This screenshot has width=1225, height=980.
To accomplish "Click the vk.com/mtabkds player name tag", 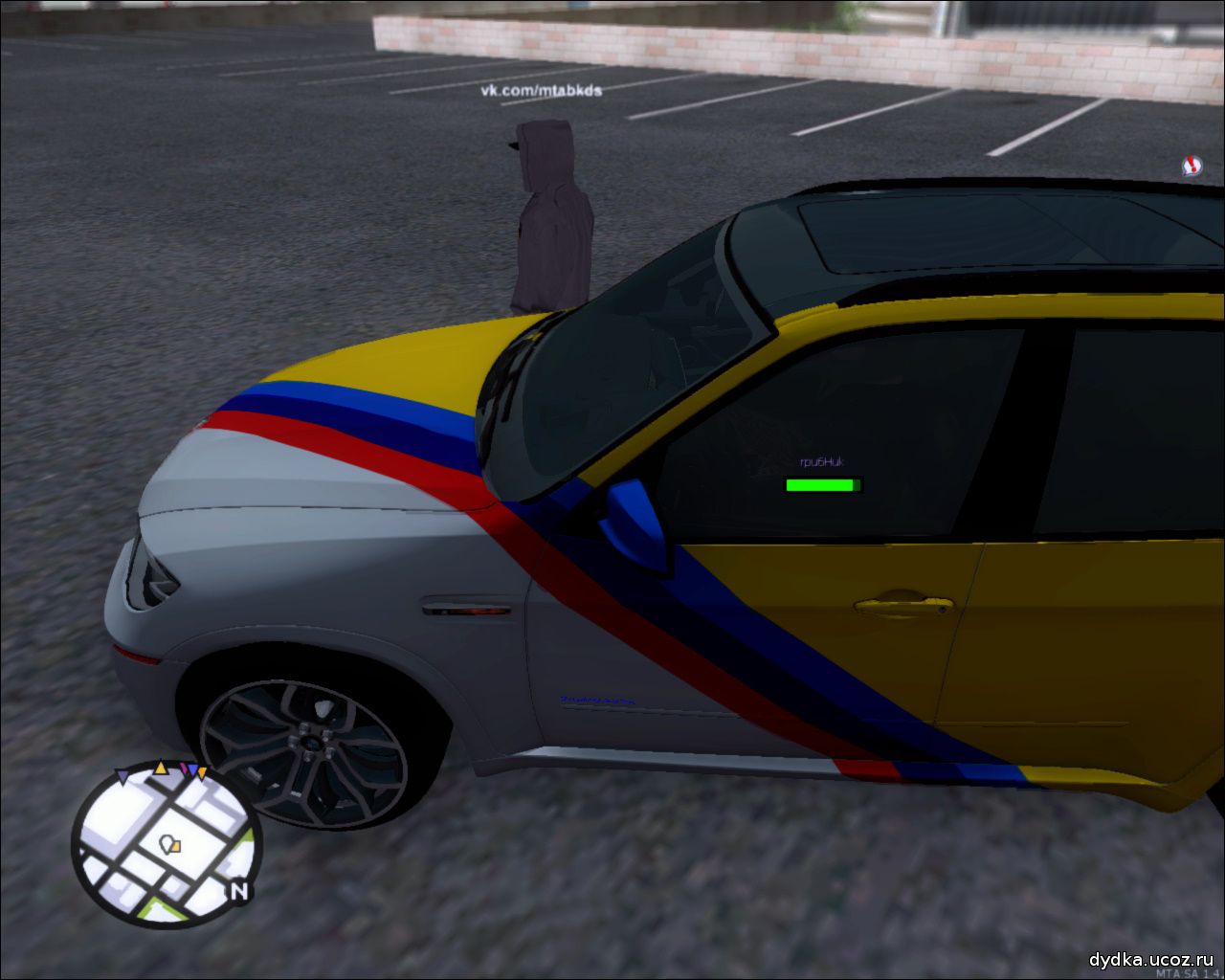I will click(541, 90).
